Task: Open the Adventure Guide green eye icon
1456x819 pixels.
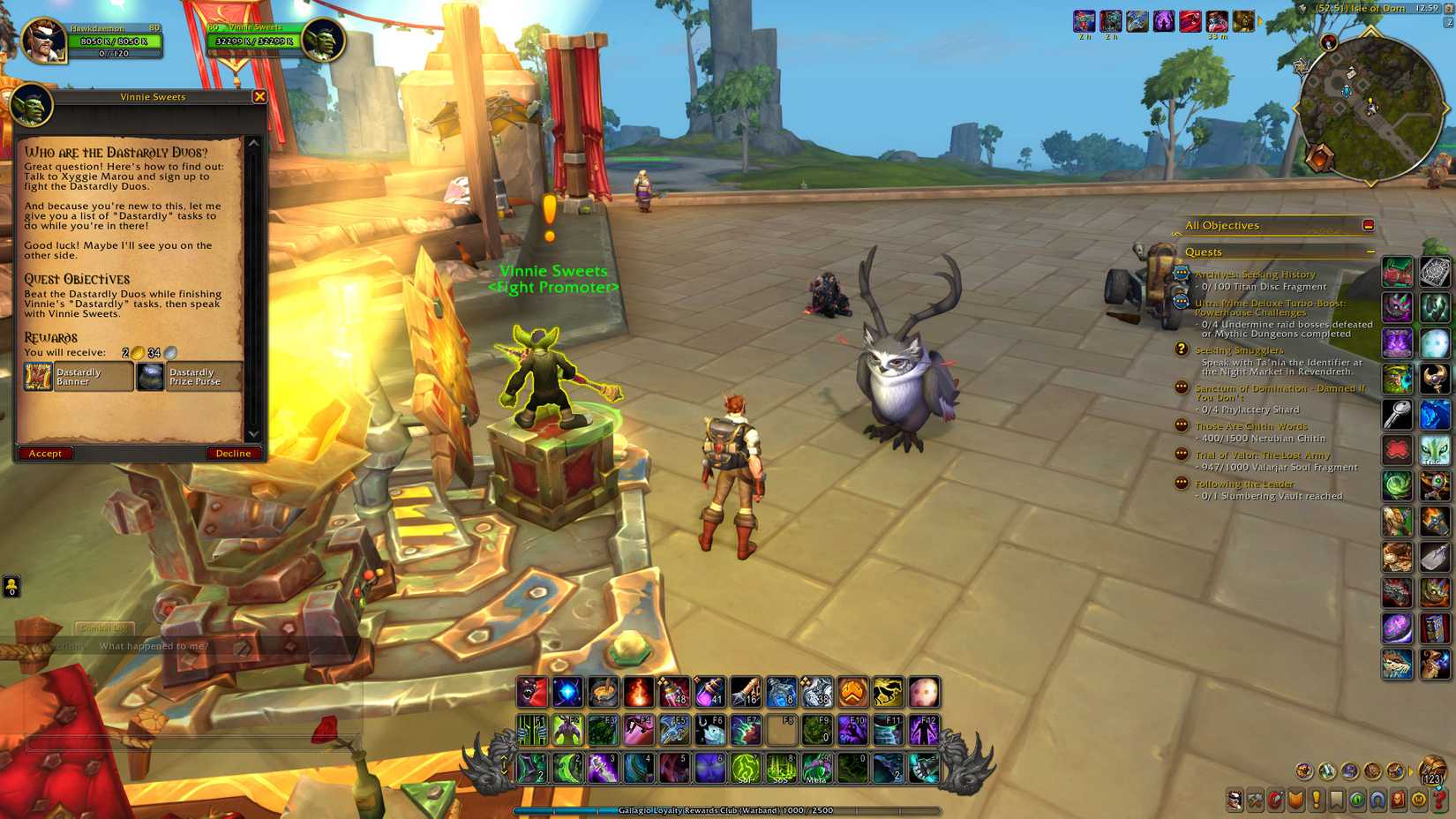Action: click(1356, 800)
